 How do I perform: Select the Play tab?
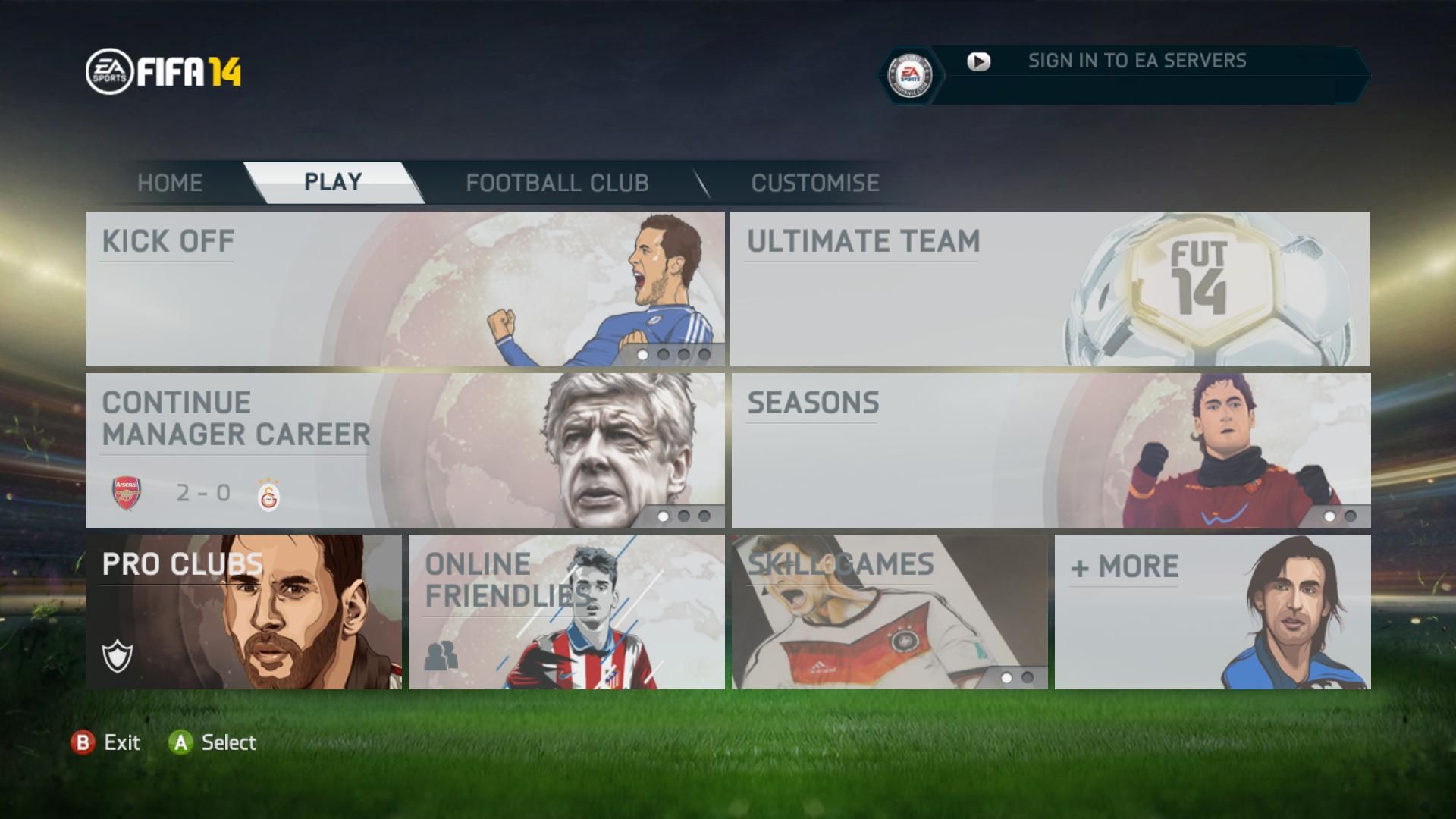[333, 183]
